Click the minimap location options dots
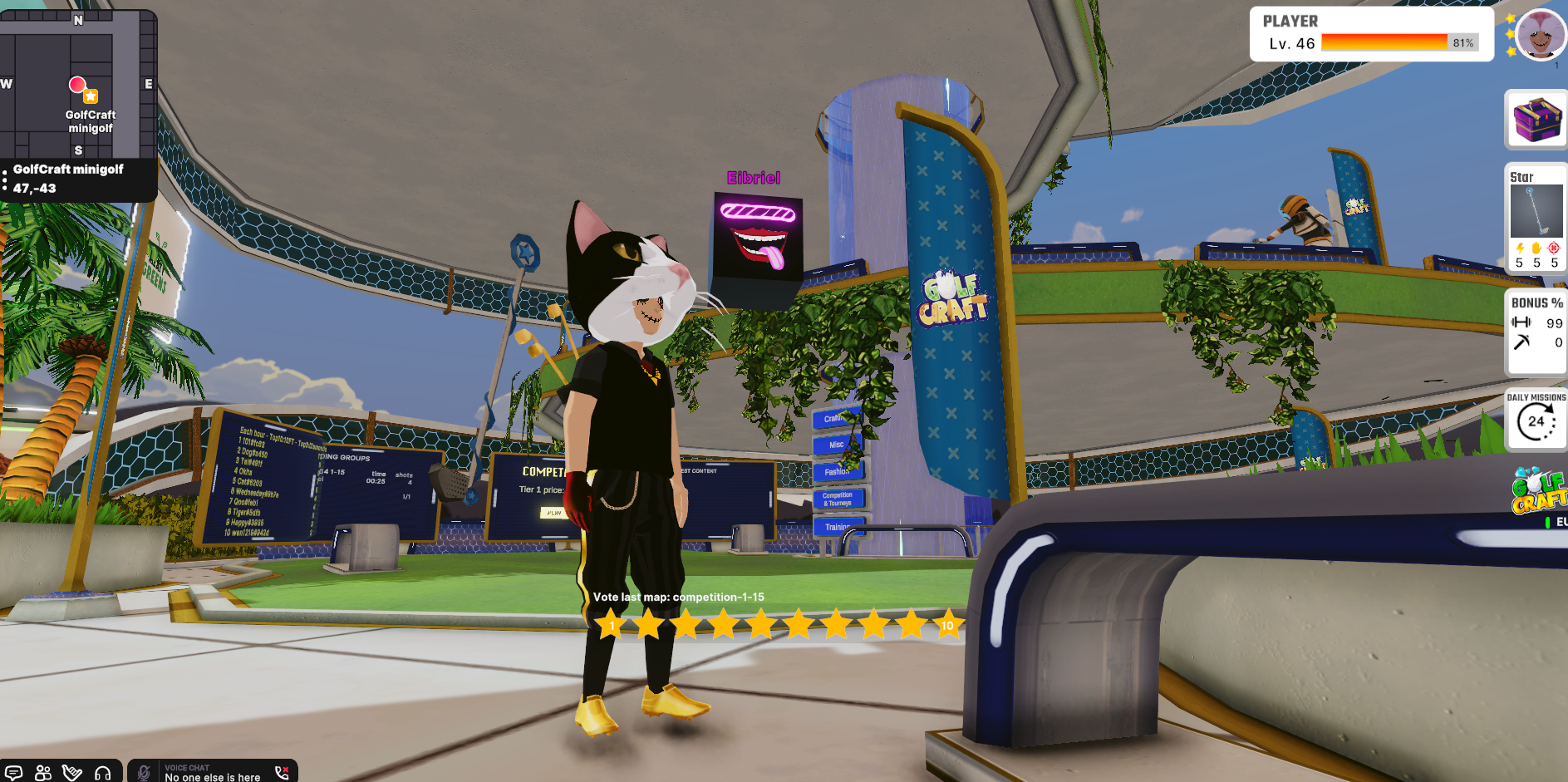Image resolution: width=1568 pixels, height=782 pixels. coord(5,180)
